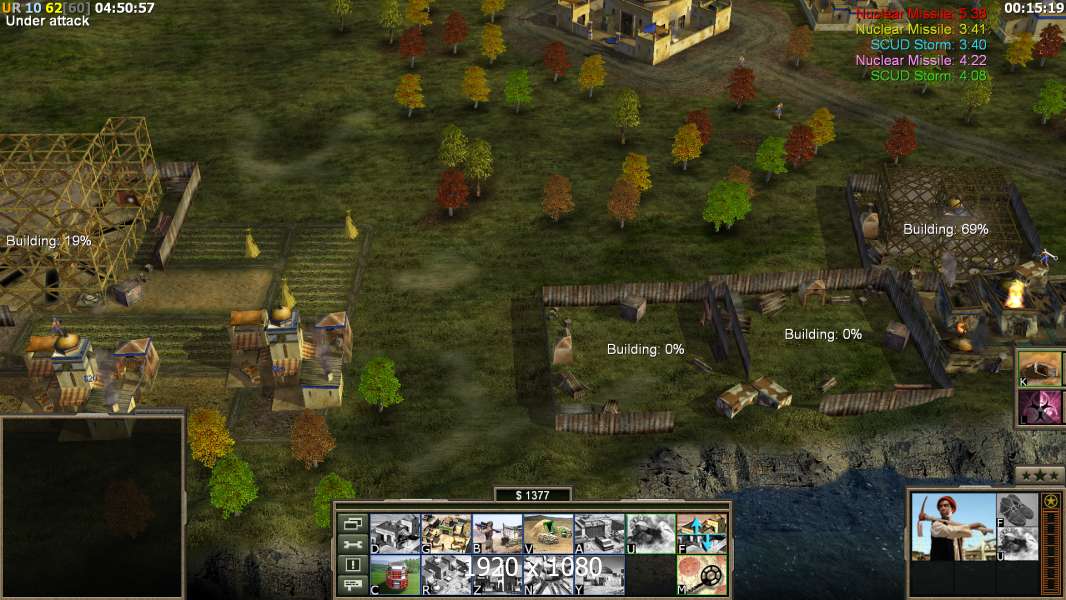1066x600 pixels.
Task: Click the exclamation mark button
Action: tap(353, 565)
